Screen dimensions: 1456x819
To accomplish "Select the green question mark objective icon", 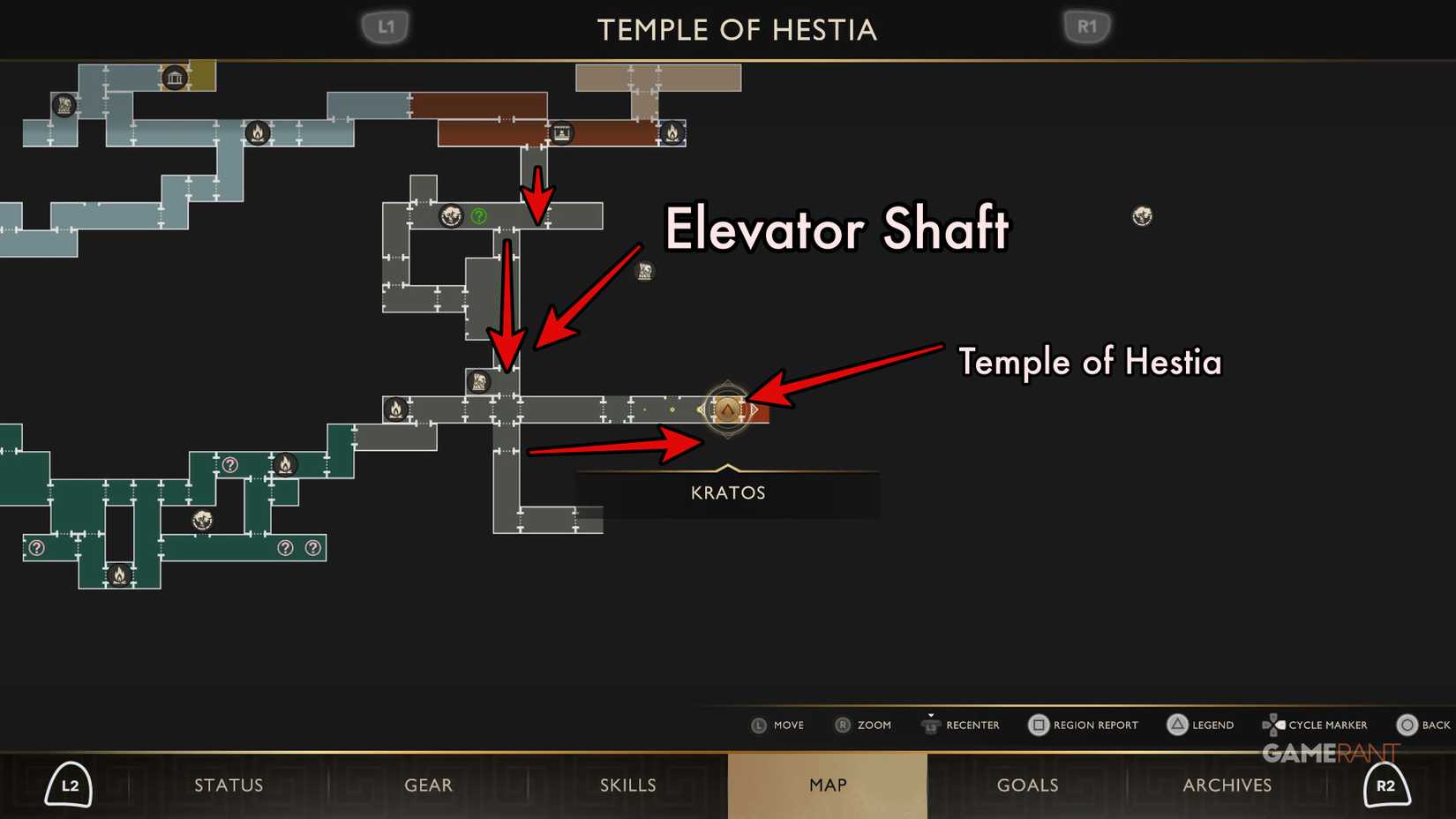I will pyautogui.click(x=478, y=214).
